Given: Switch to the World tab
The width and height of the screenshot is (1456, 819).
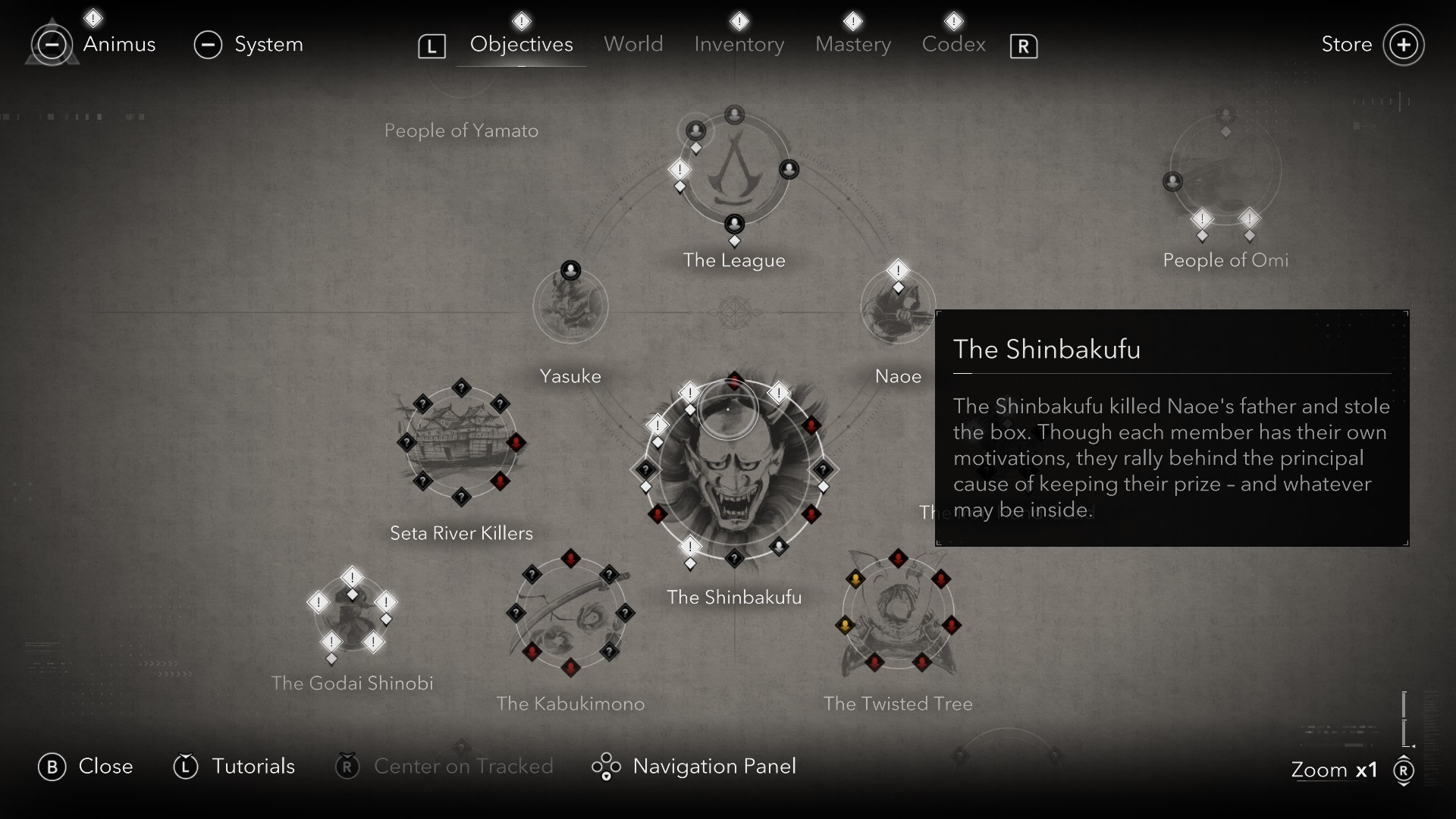Looking at the screenshot, I should tap(633, 45).
